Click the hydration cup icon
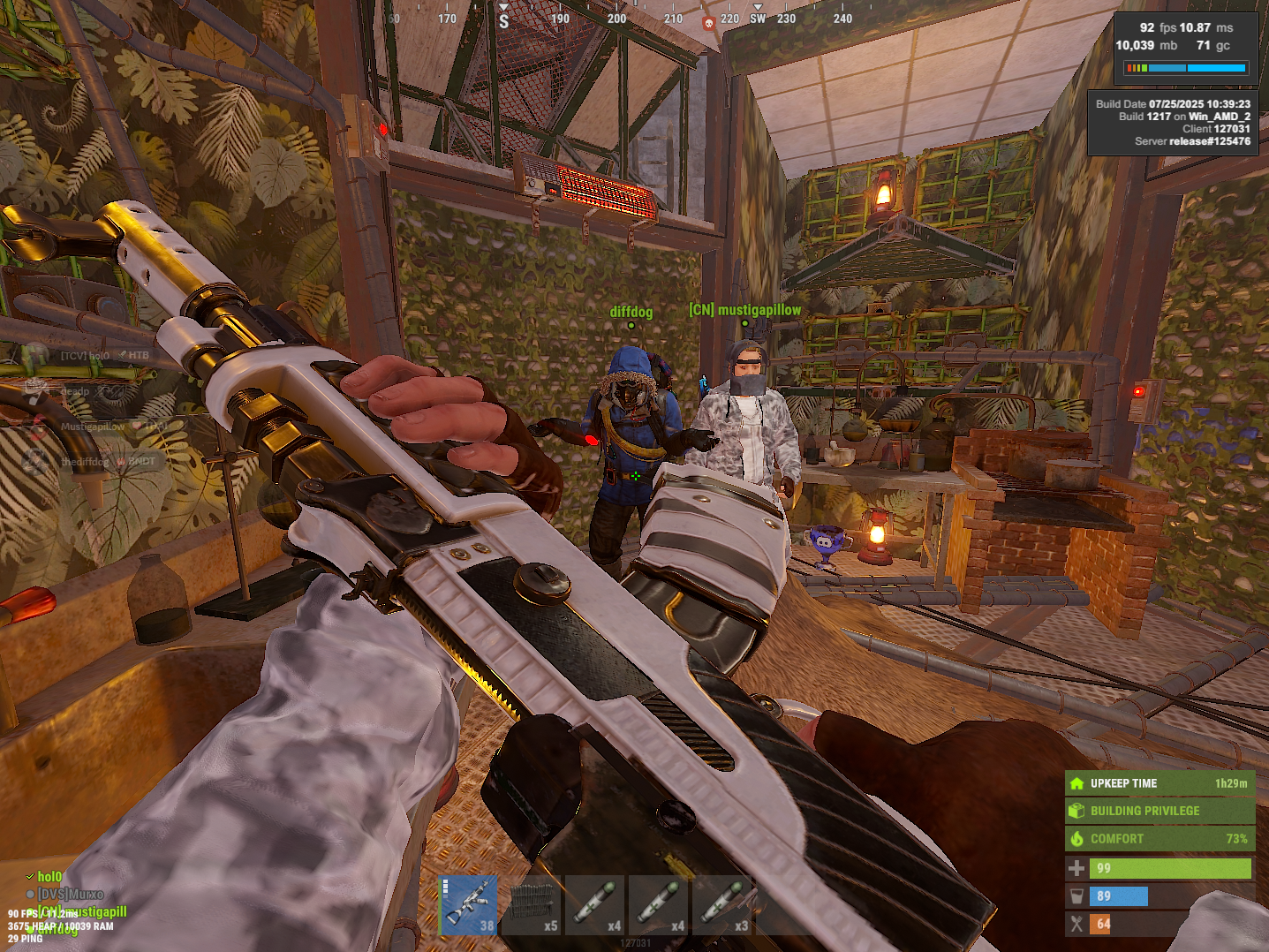1269x952 pixels. click(x=1077, y=895)
